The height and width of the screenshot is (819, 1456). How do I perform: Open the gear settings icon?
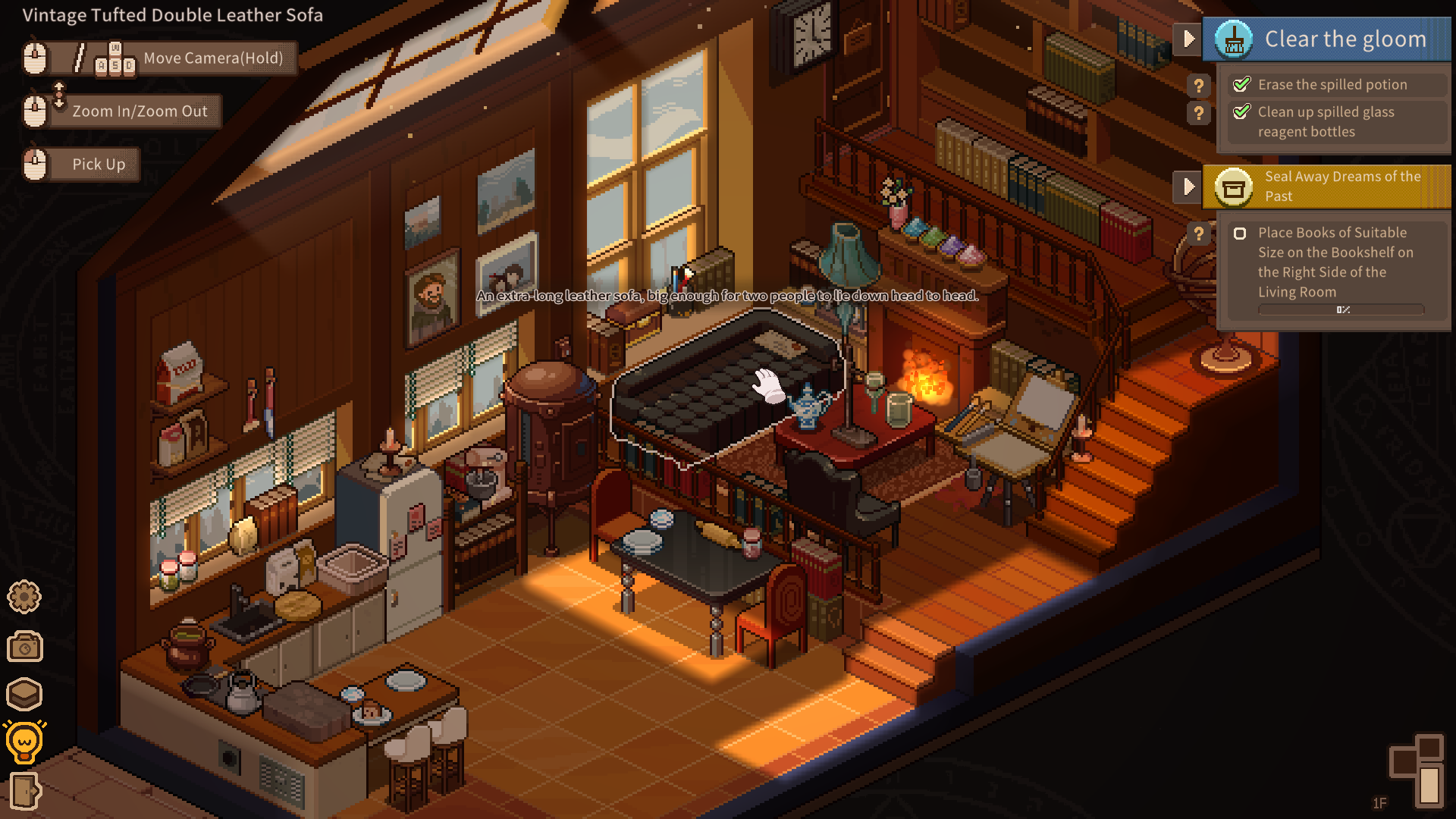coord(24,598)
